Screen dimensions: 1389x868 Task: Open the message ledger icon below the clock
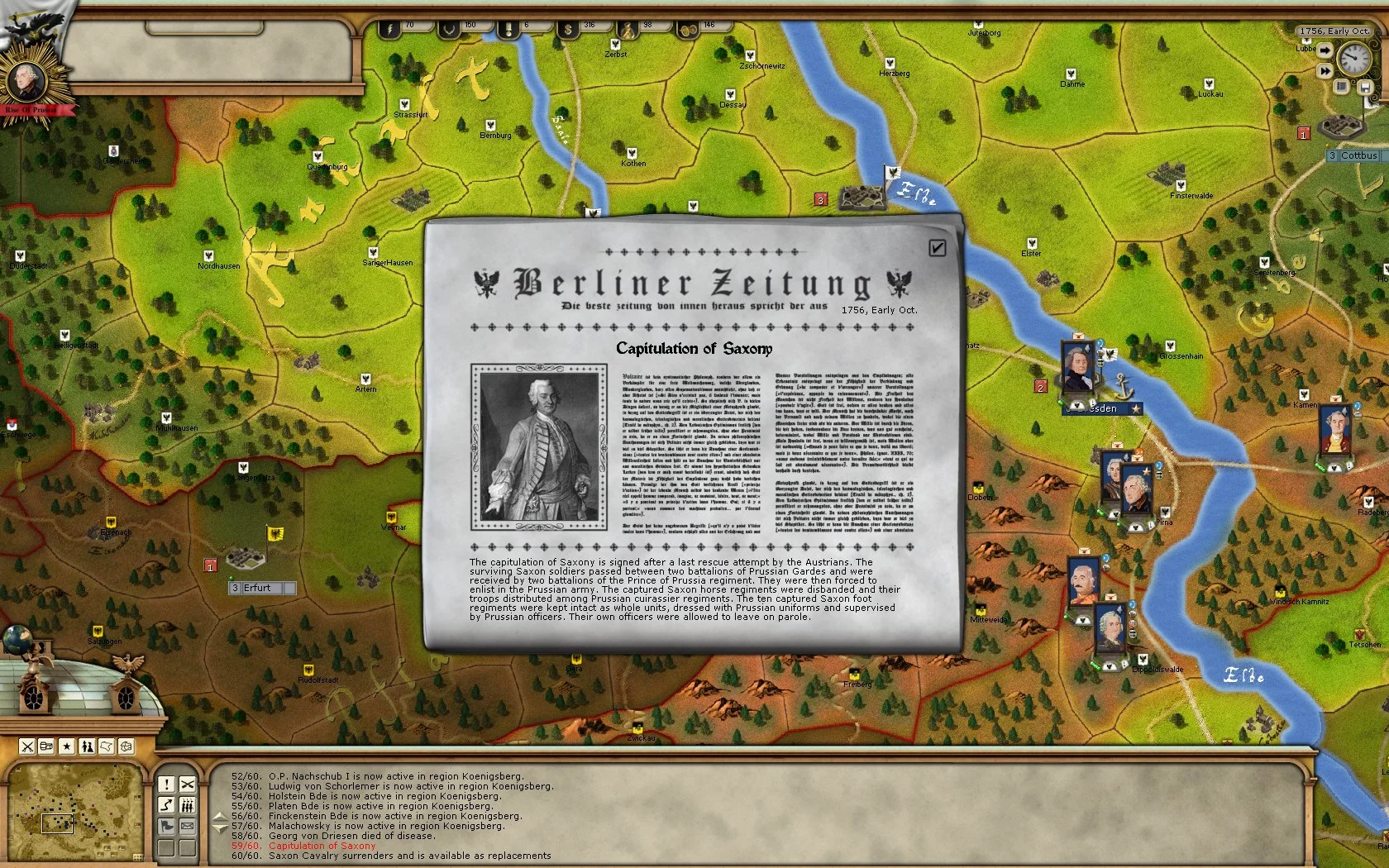point(1342,87)
